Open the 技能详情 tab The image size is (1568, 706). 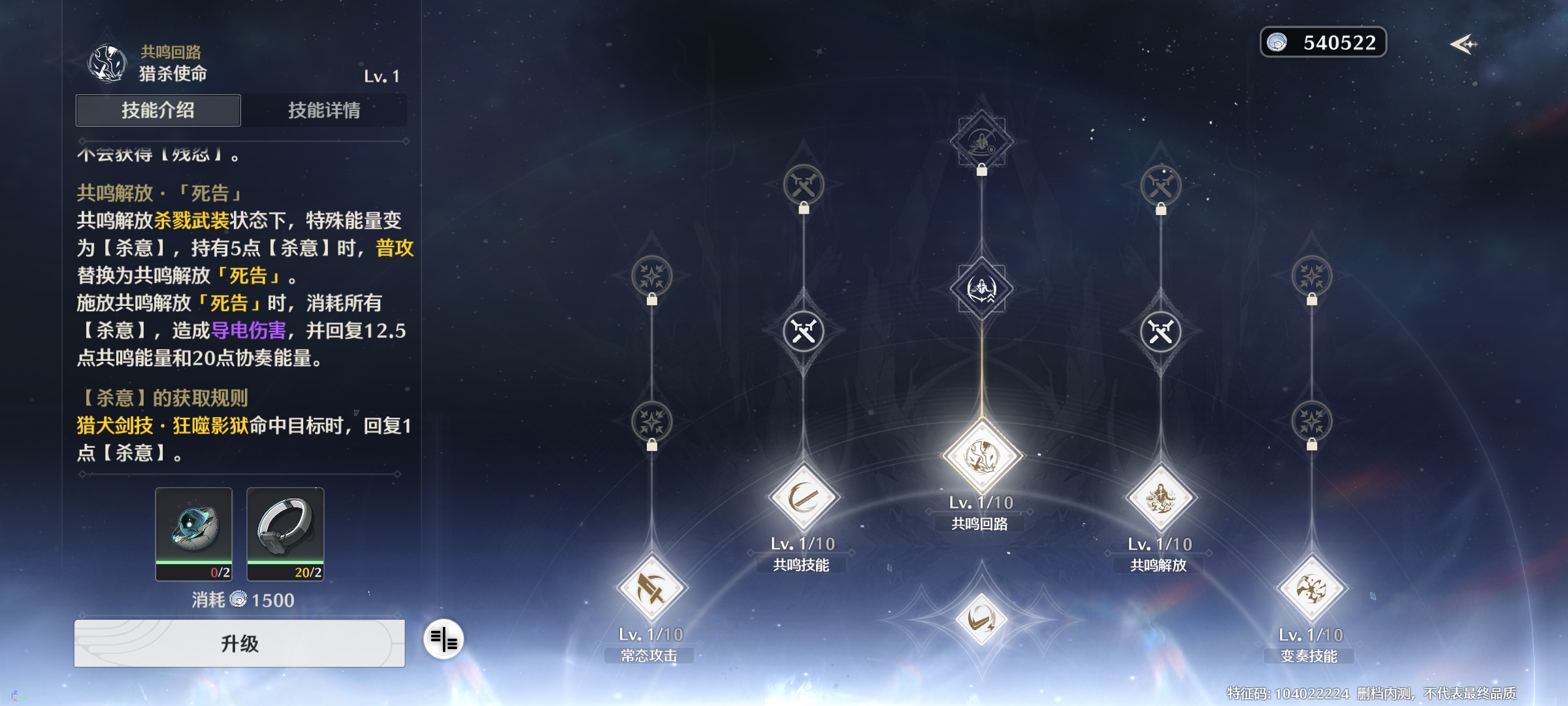tap(324, 110)
